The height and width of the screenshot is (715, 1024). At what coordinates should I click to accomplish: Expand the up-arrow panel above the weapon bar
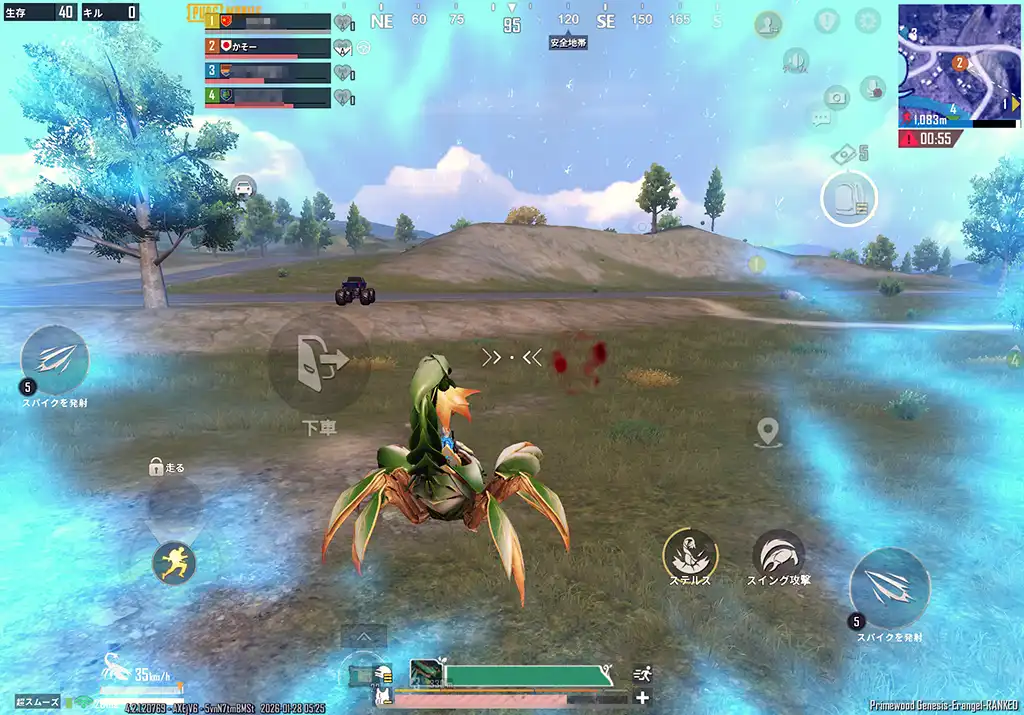coord(363,636)
